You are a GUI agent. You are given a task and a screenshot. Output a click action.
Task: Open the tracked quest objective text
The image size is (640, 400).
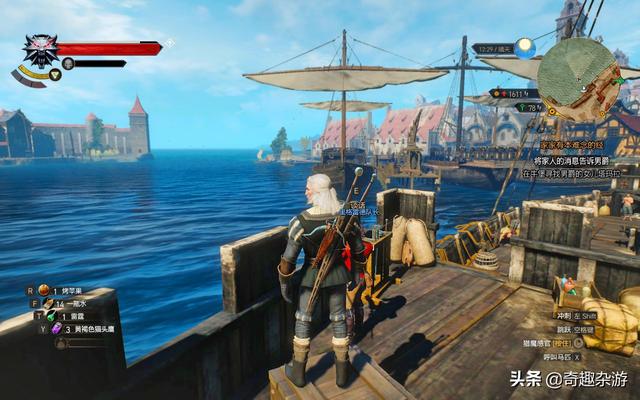577,159
